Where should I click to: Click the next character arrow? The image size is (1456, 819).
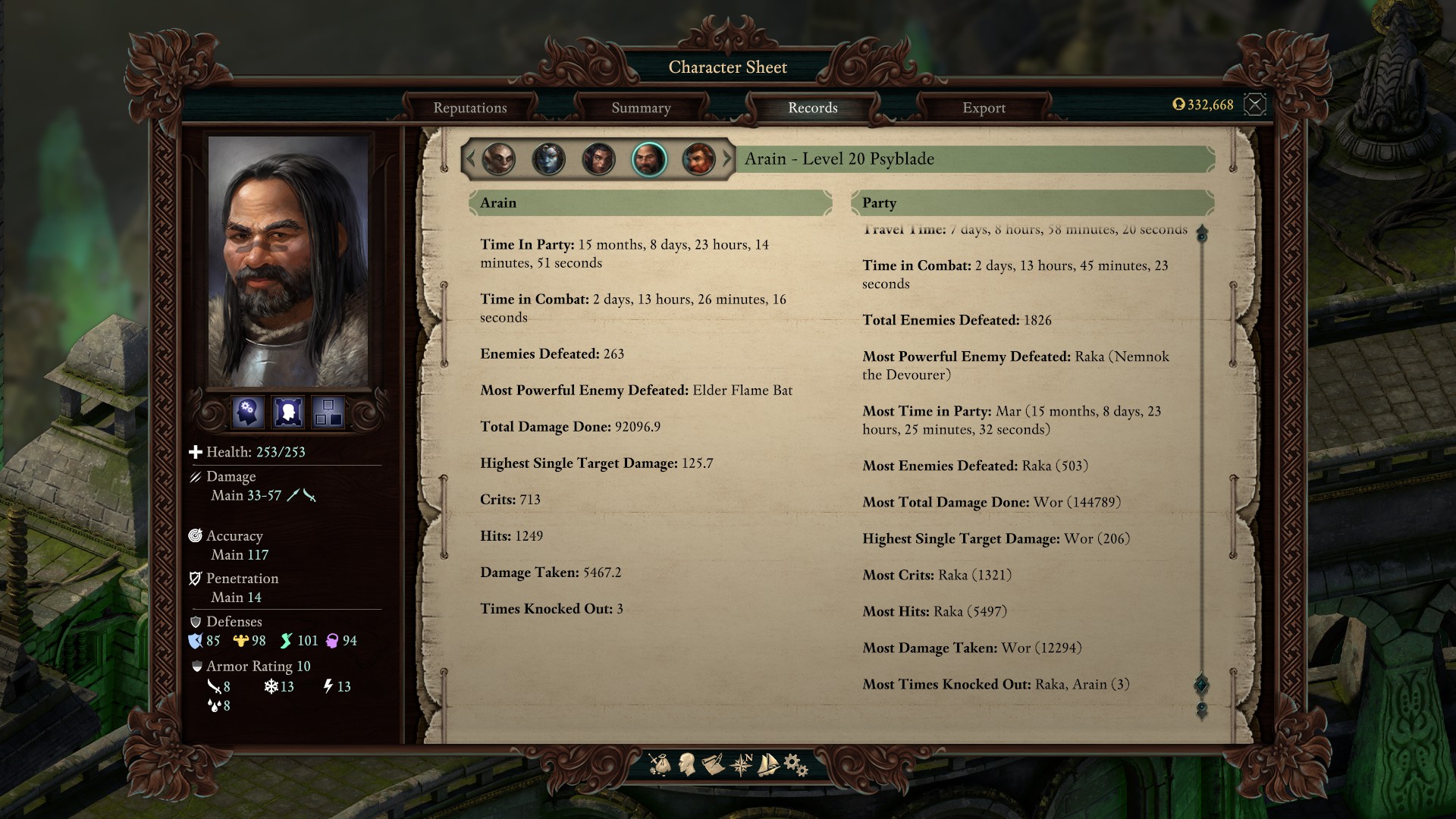click(x=727, y=159)
